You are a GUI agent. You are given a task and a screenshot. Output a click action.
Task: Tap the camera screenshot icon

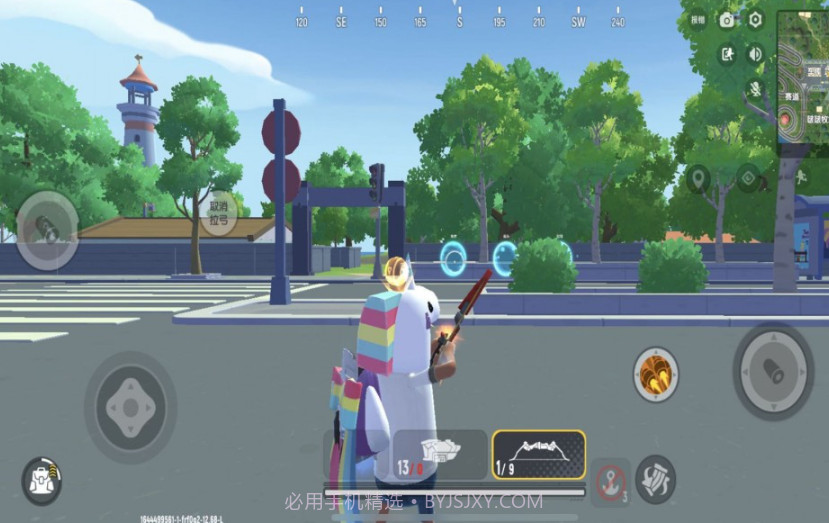pos(727,20)
